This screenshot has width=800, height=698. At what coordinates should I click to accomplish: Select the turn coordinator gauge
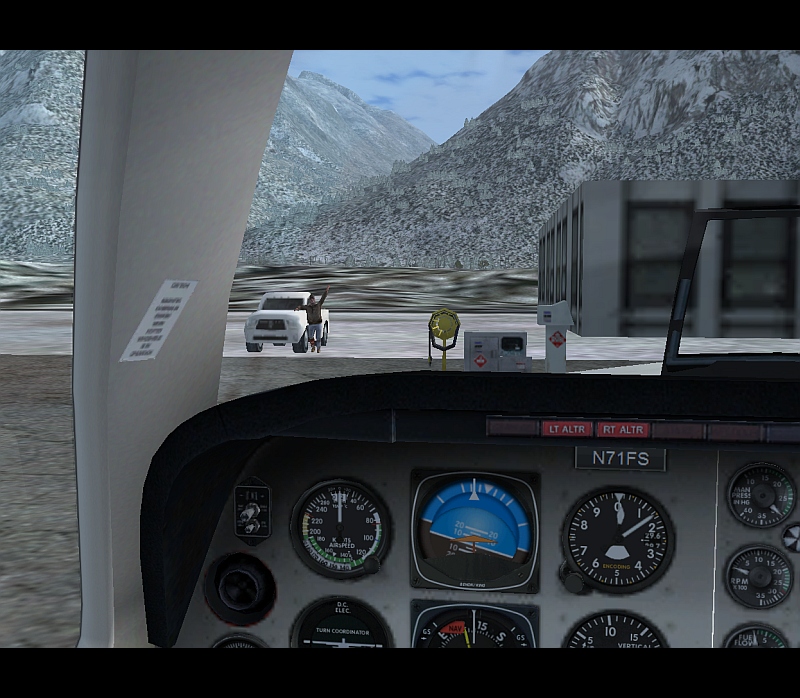(x=342, y=626)
